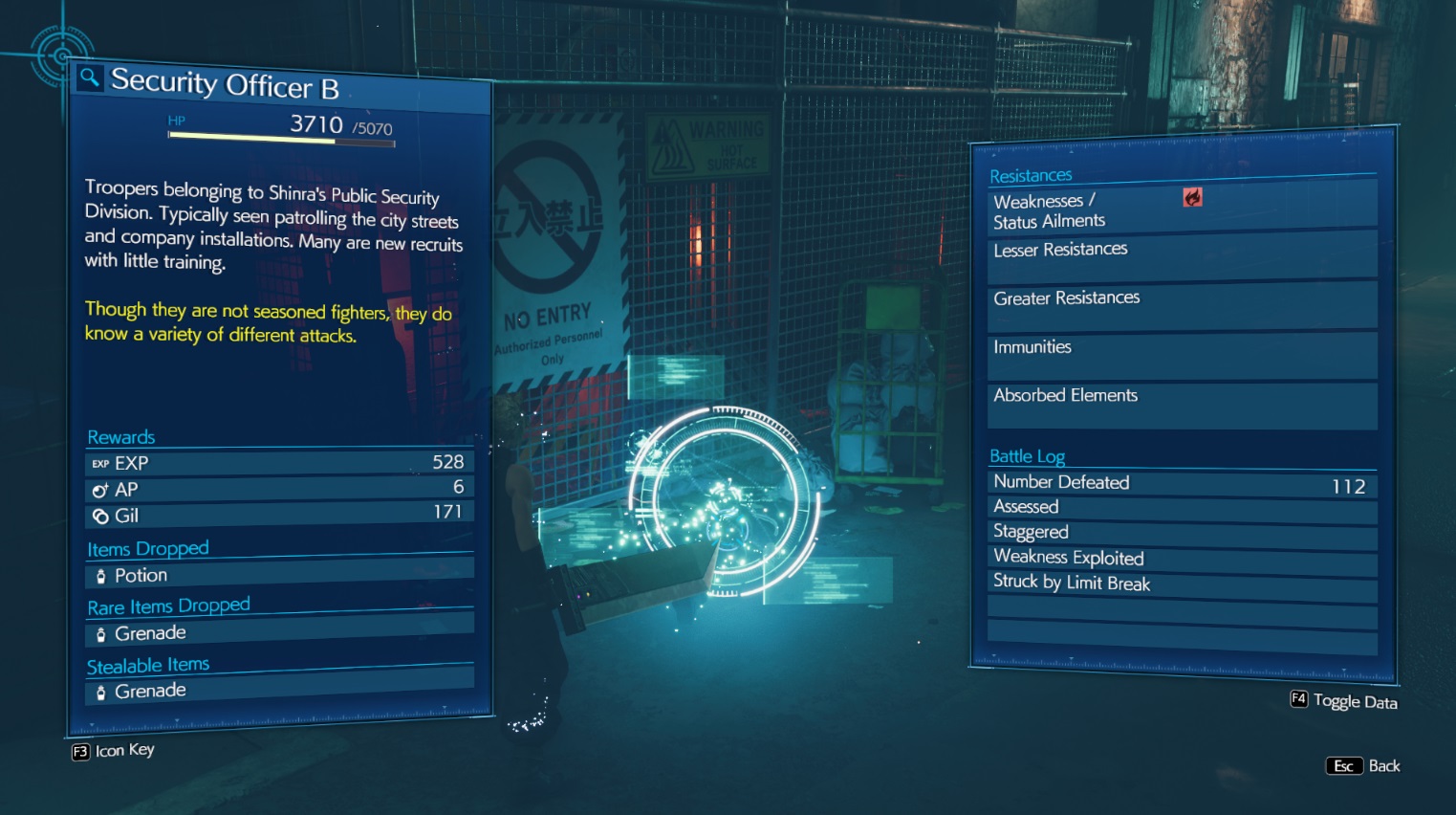Screen dimensions: 1456x815
Task: Select the Potion dropped item row
Action: 279,576
